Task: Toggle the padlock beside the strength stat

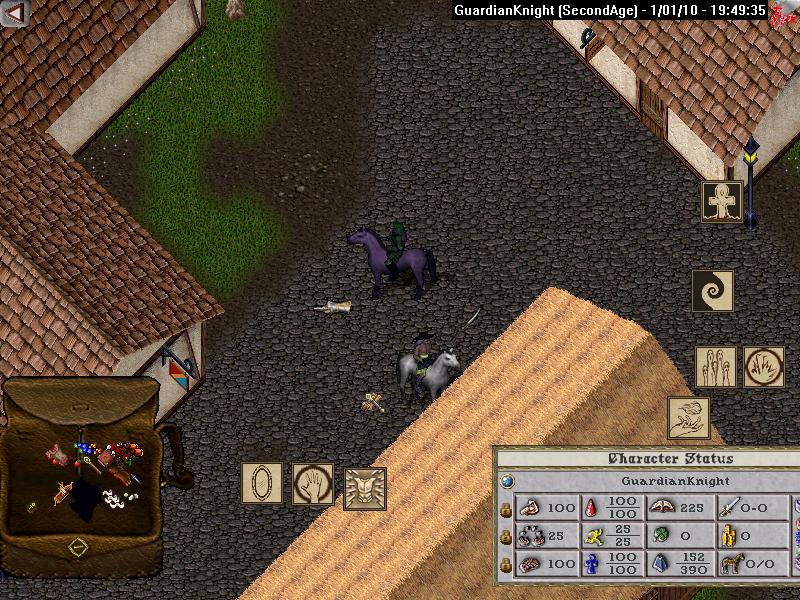Action: tap(506, 509)
